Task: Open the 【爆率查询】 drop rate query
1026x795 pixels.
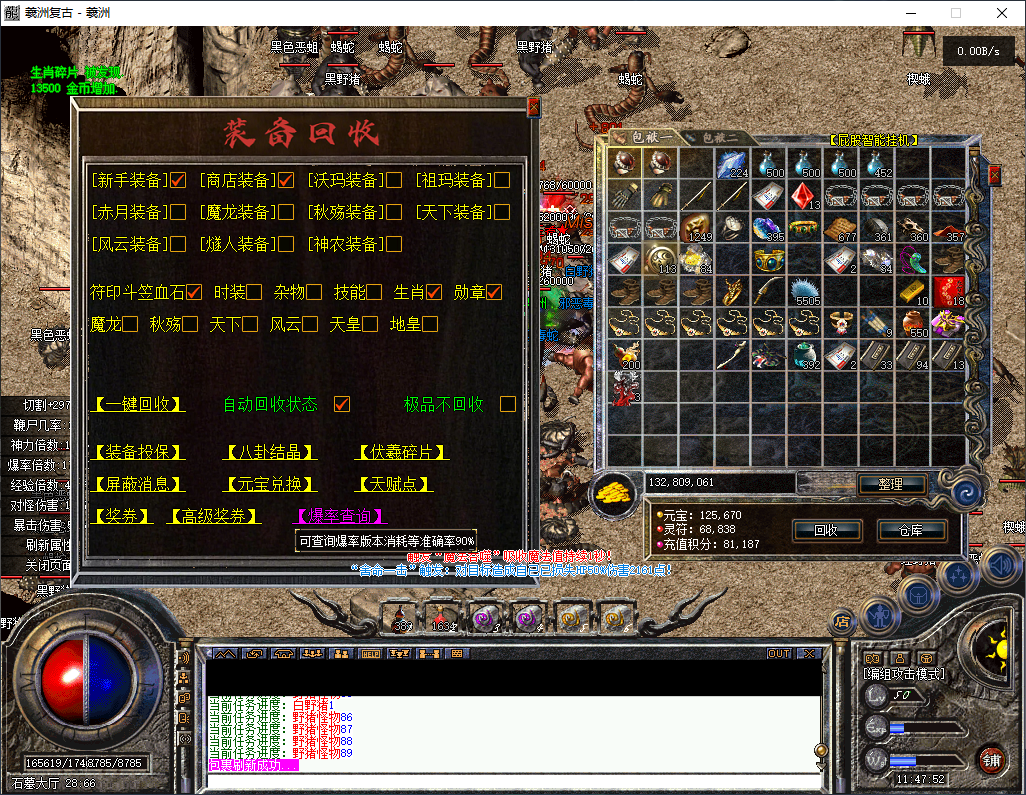Action: click(339, 516)
